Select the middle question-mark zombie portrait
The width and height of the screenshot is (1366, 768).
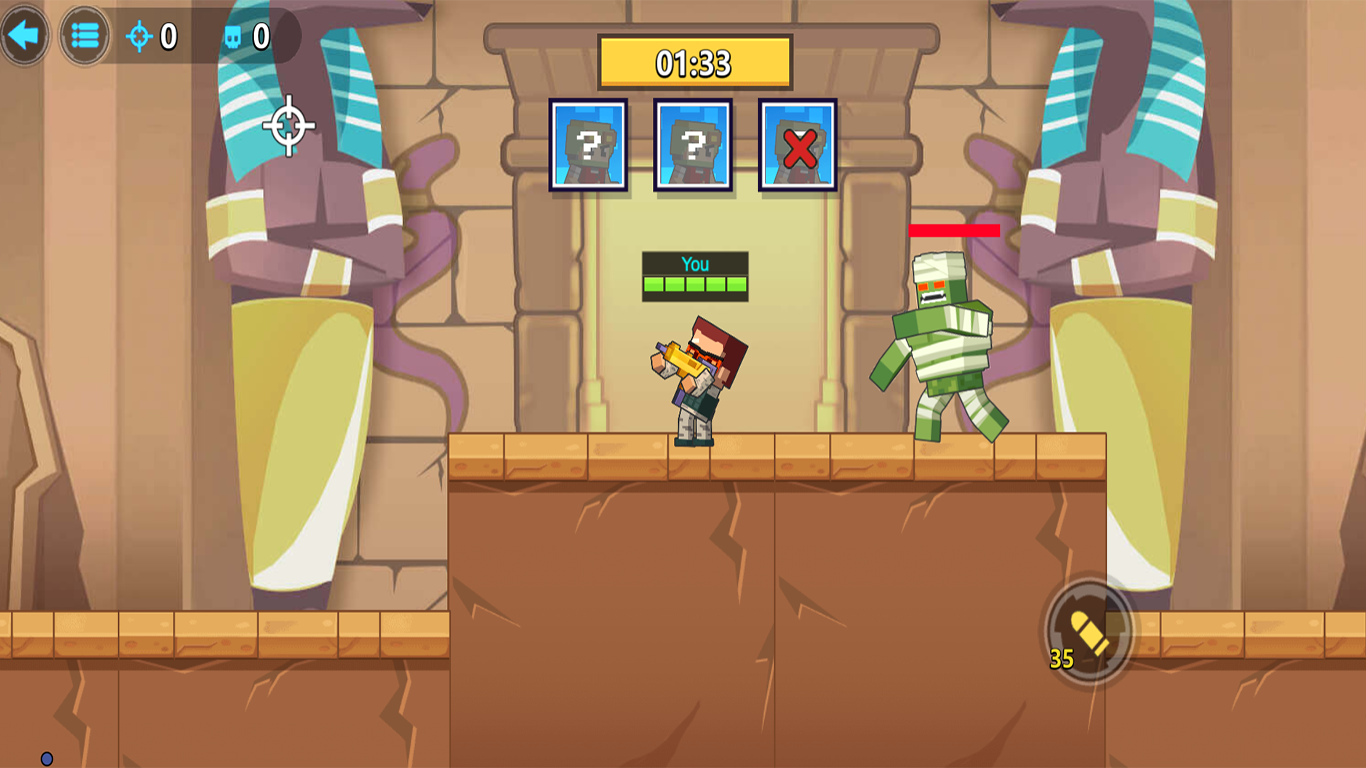pos(693,143)
